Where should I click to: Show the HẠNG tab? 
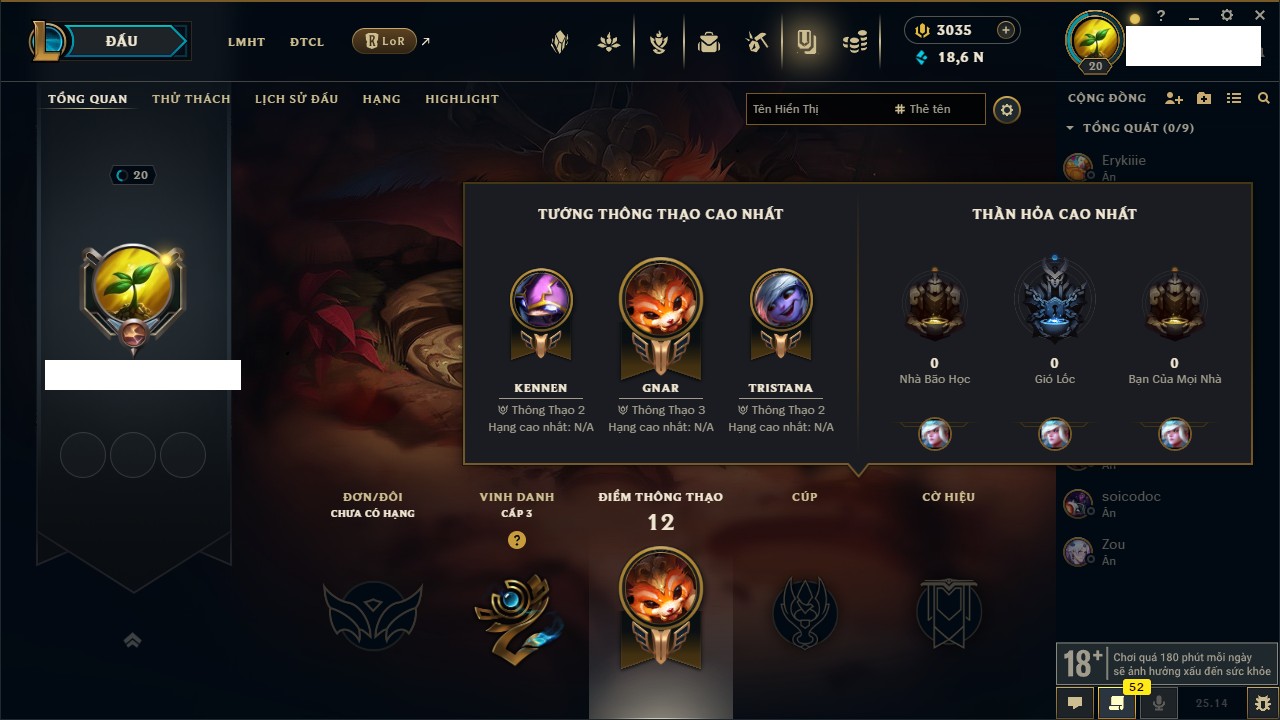point(381,99)
